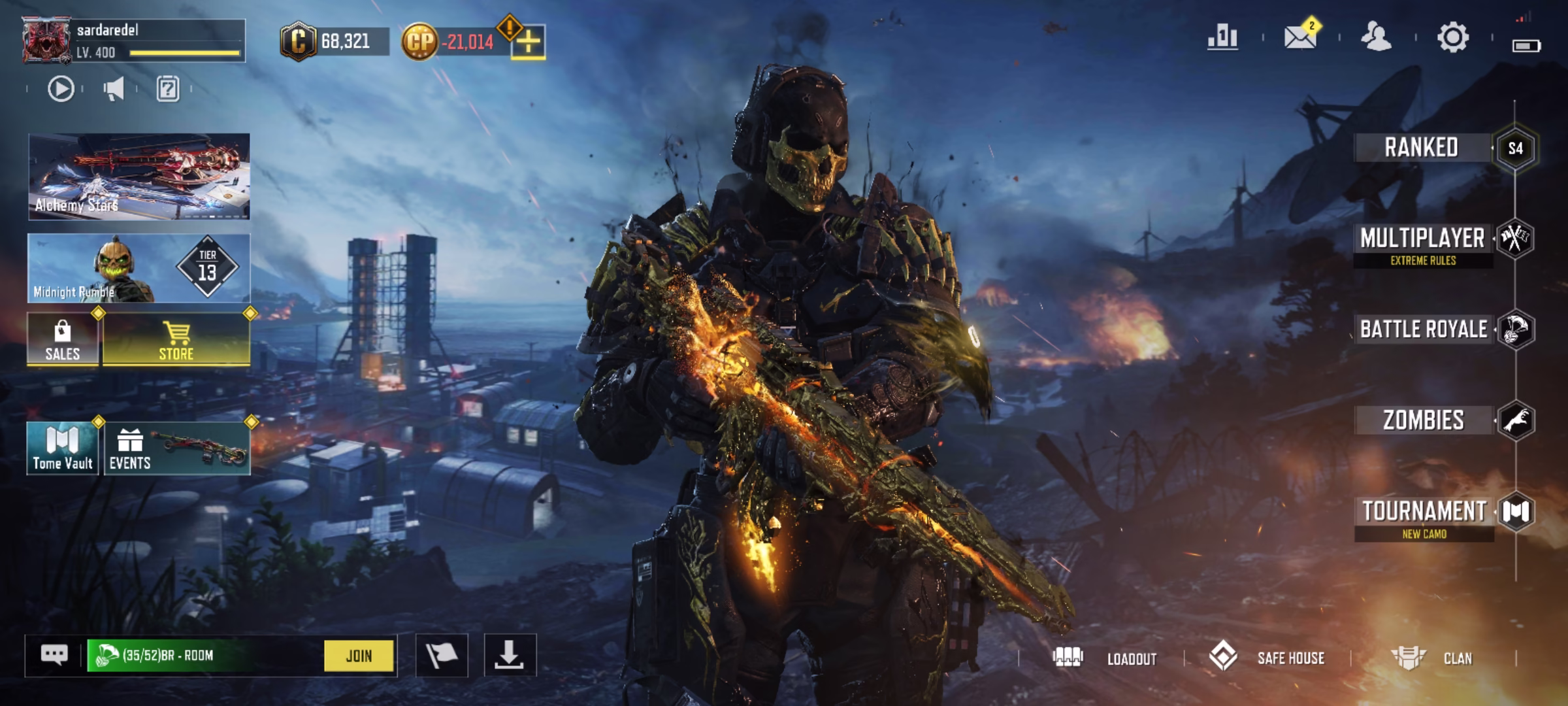Open the Store

tap(176, 340)
